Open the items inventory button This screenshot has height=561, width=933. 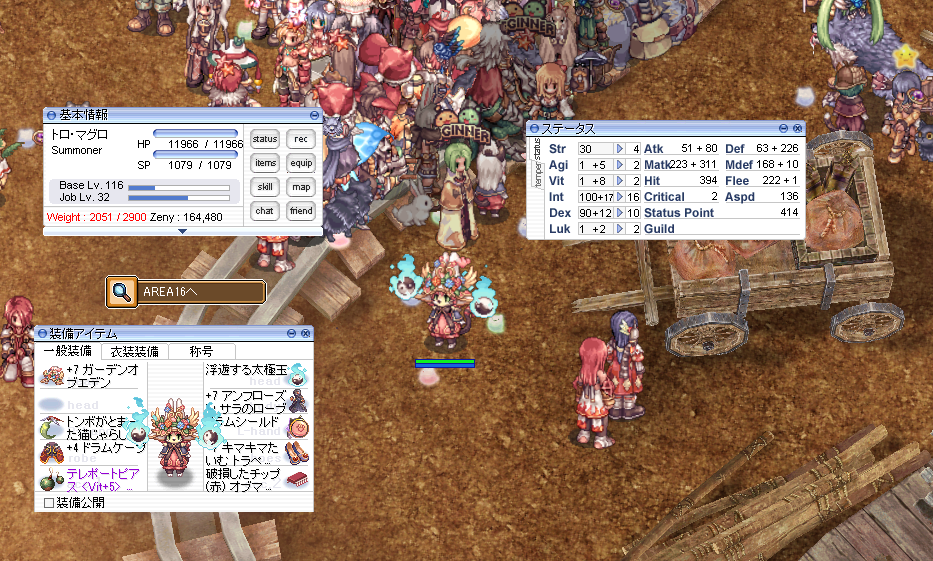265,163
